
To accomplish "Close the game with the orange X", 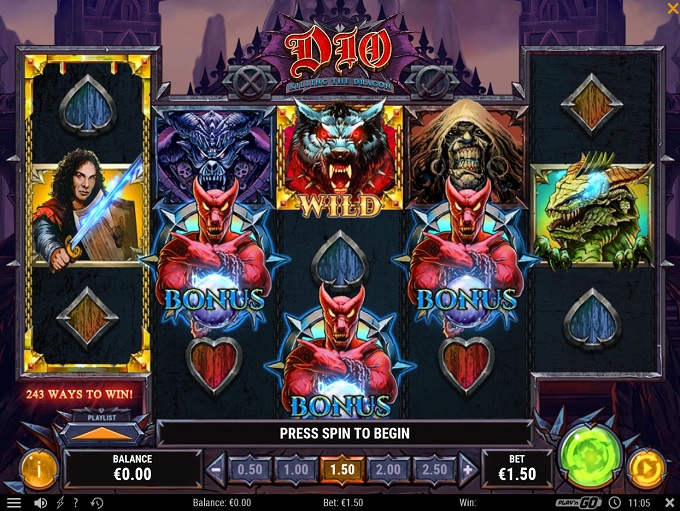I will point(671,9).
